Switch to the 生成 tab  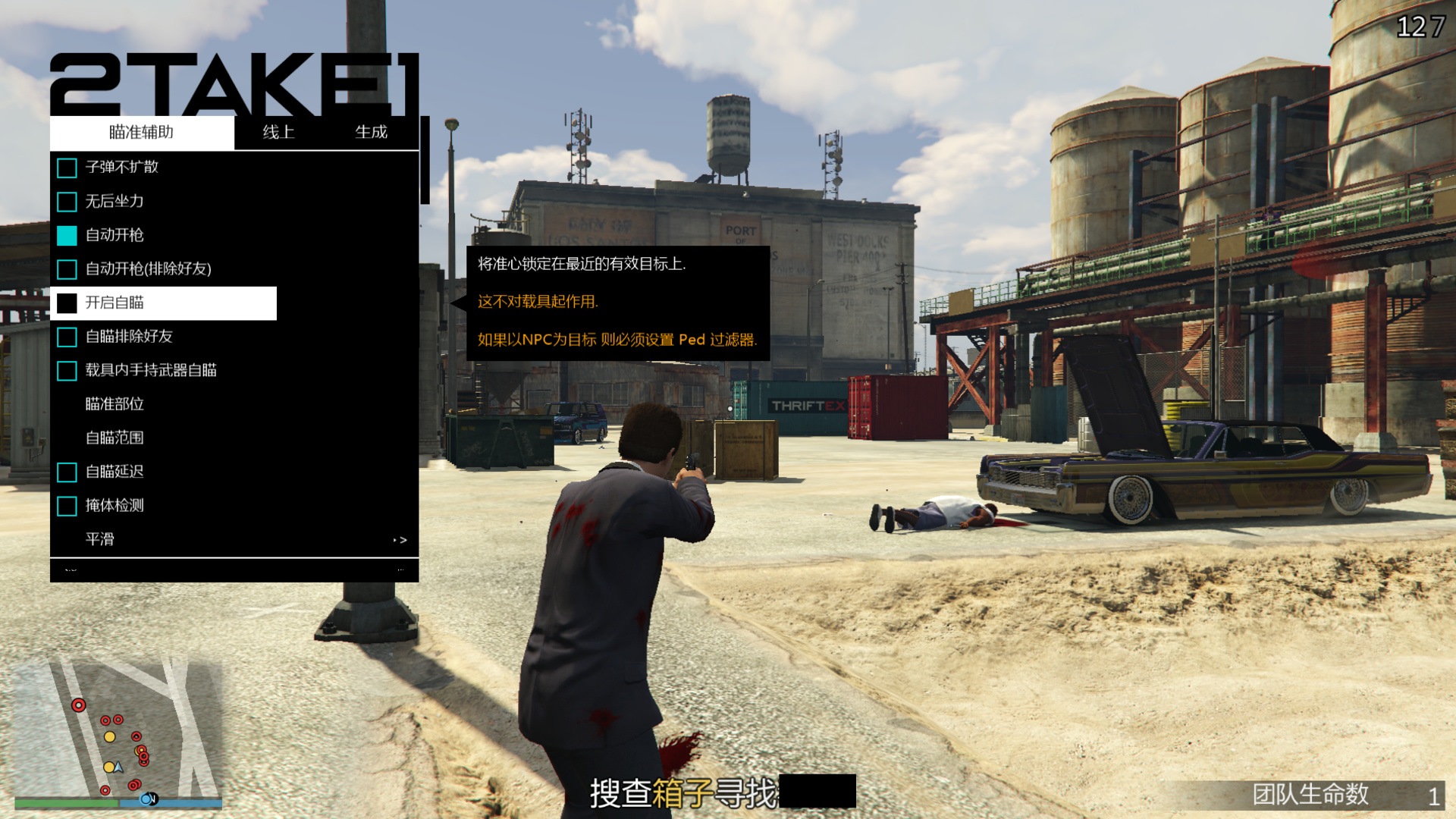[x=372, y=131]
